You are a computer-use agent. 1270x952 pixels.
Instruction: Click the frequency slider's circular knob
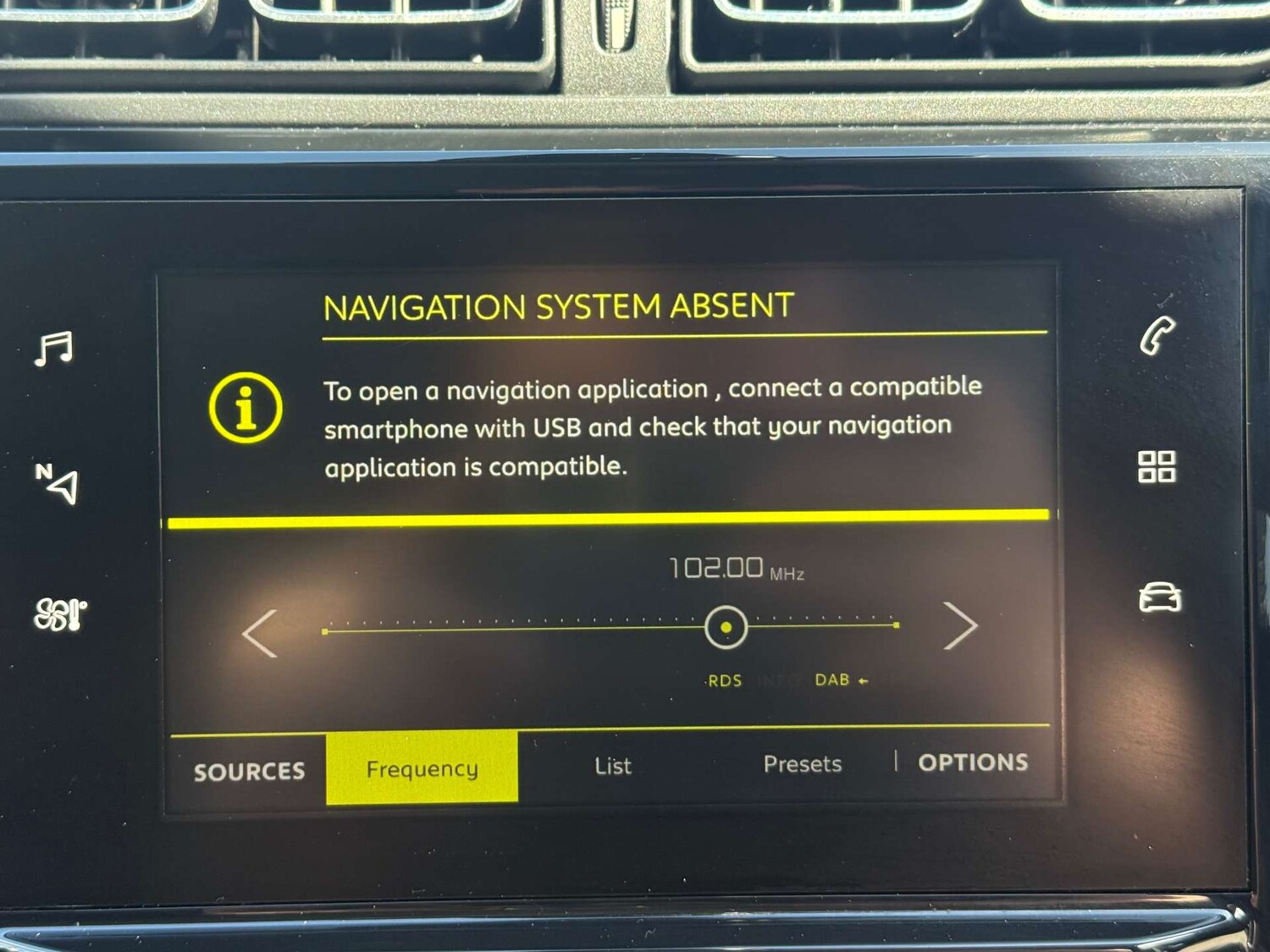click(x=726, y=628)
